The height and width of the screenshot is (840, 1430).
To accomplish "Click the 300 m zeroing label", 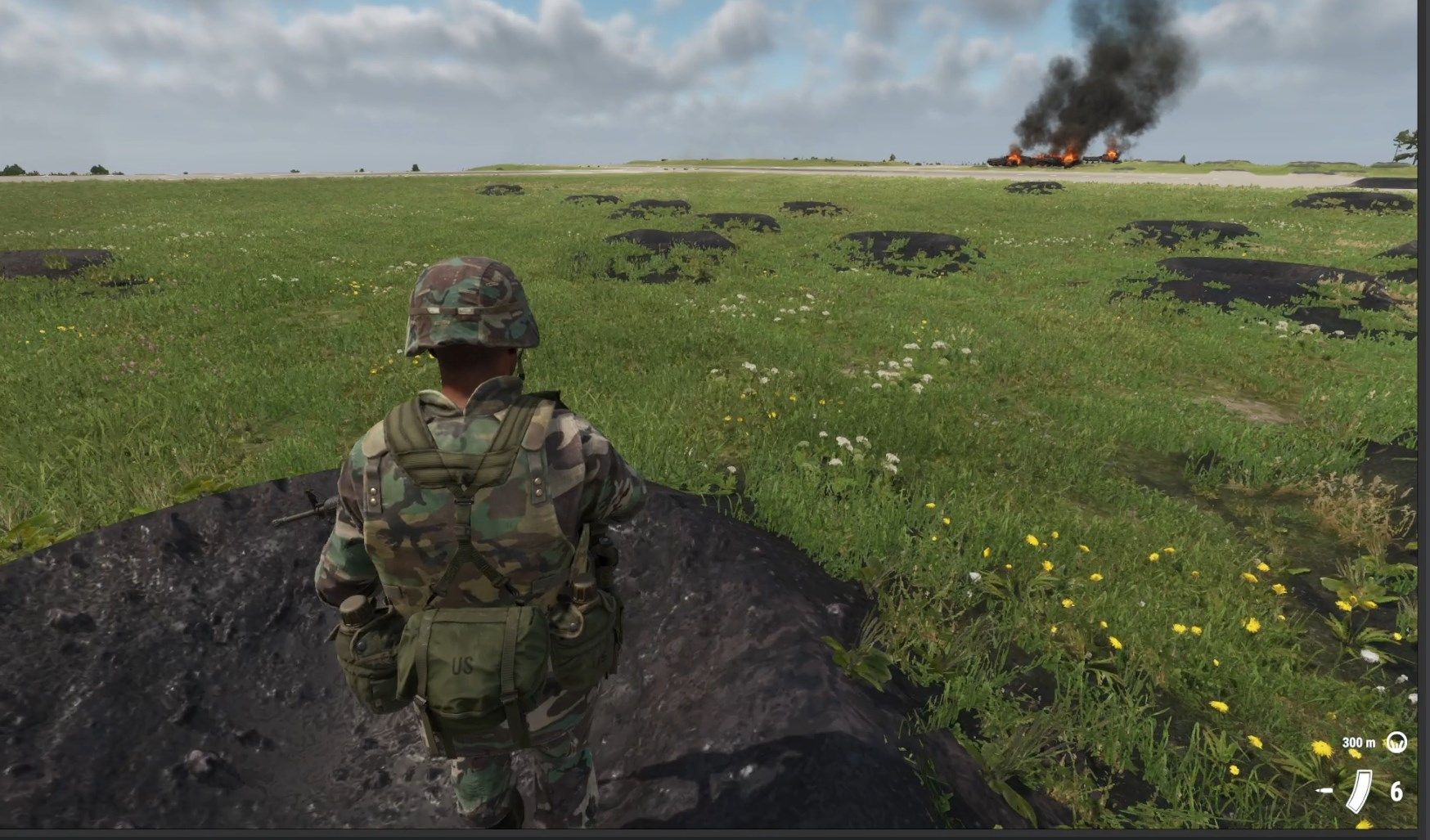I will (1358, 743).
